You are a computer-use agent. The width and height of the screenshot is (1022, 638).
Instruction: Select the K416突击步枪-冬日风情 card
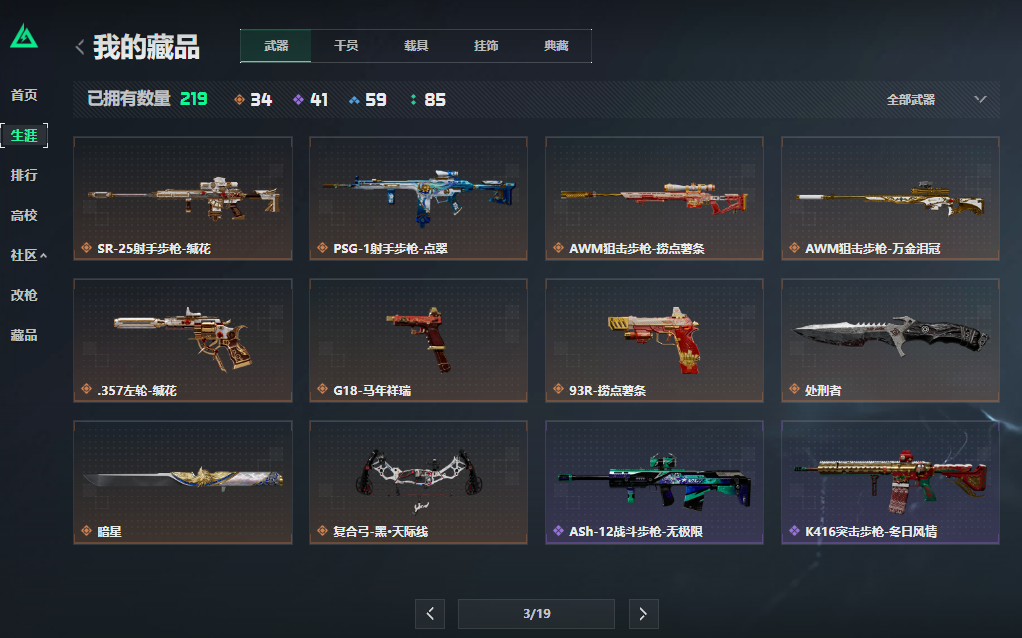(x=890, y=482)
